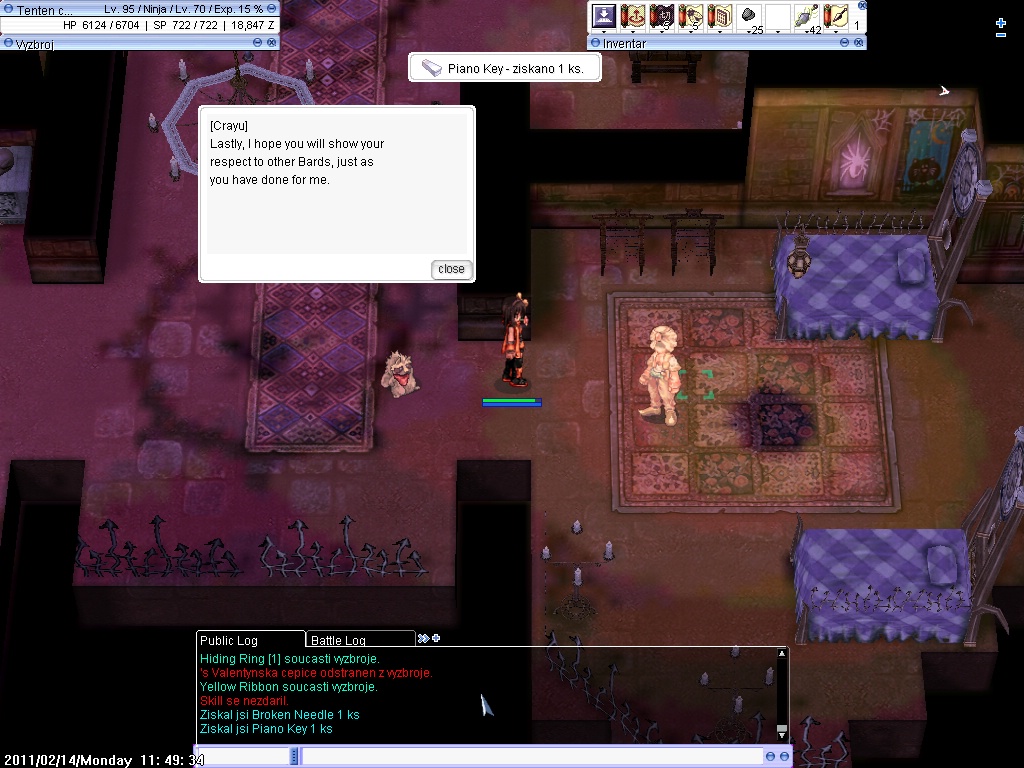This screenshot has height=768, width=1024.
Task: Use the grey stone item with 25 count
Action: pyautogui.click(x=749, y=16)
